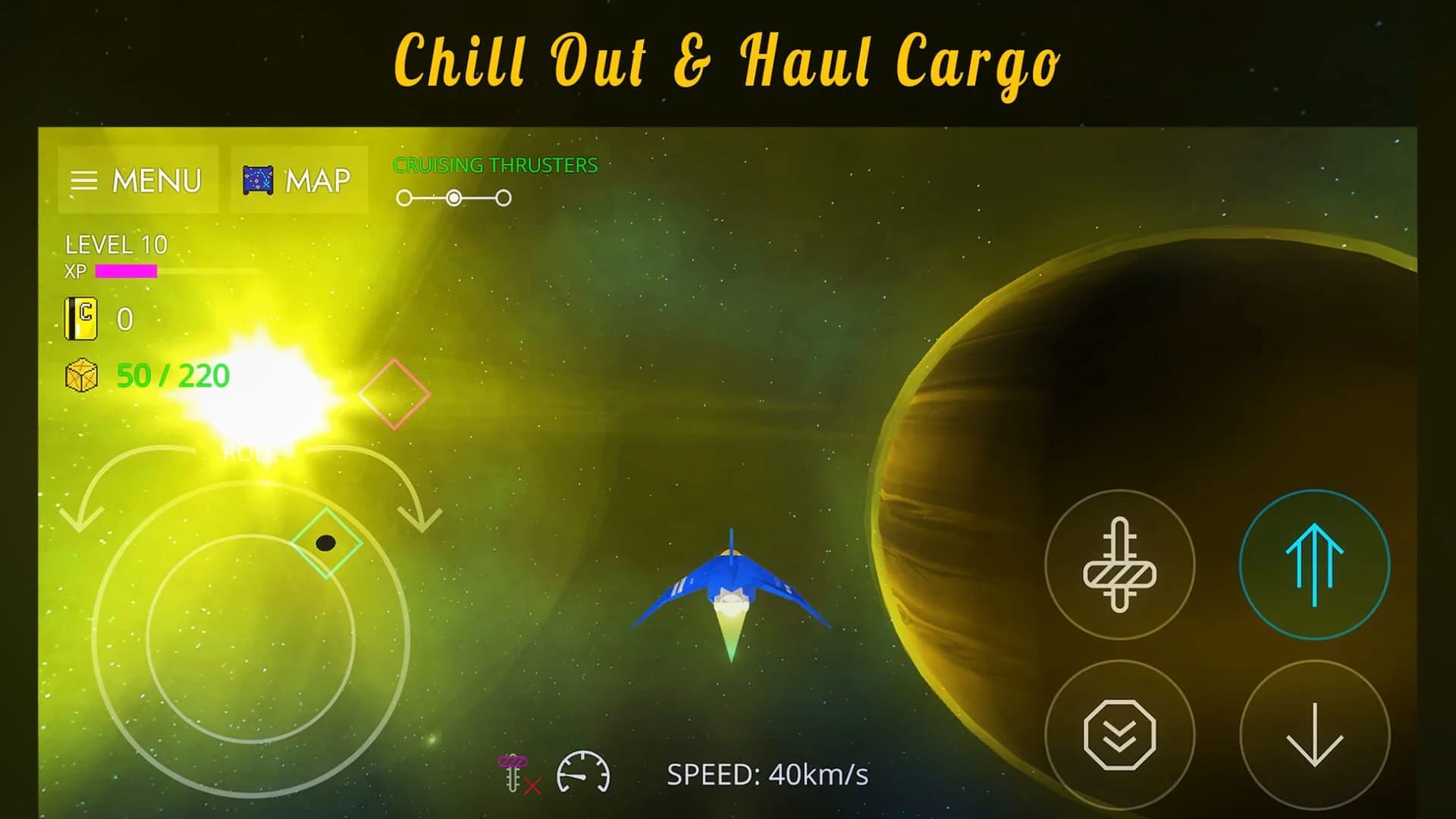Select the MAP icon next to MENU
This screenshot has width=1456, height=819.
point(258,180)
